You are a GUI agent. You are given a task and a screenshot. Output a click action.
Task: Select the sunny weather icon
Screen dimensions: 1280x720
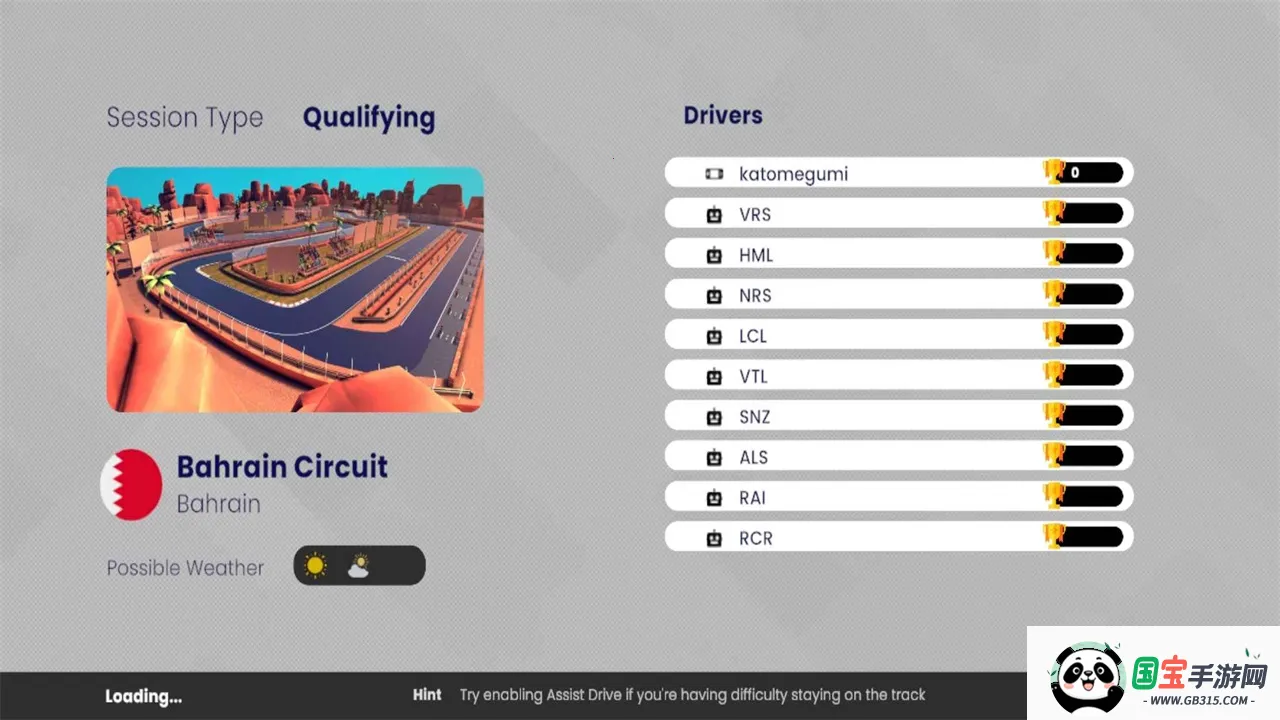coord(316,566)
